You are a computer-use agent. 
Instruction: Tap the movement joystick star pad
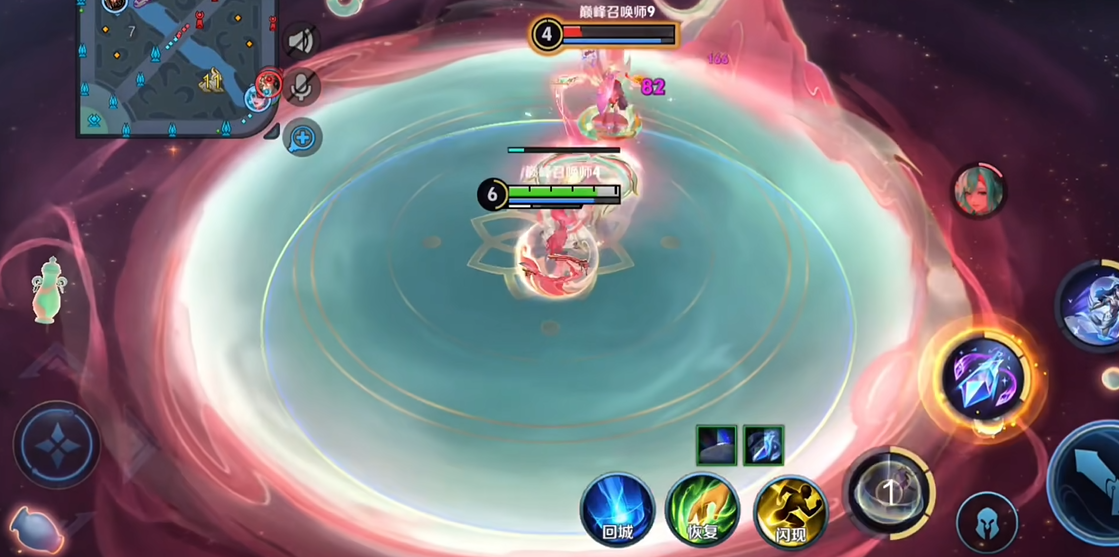tap(57, 446)
